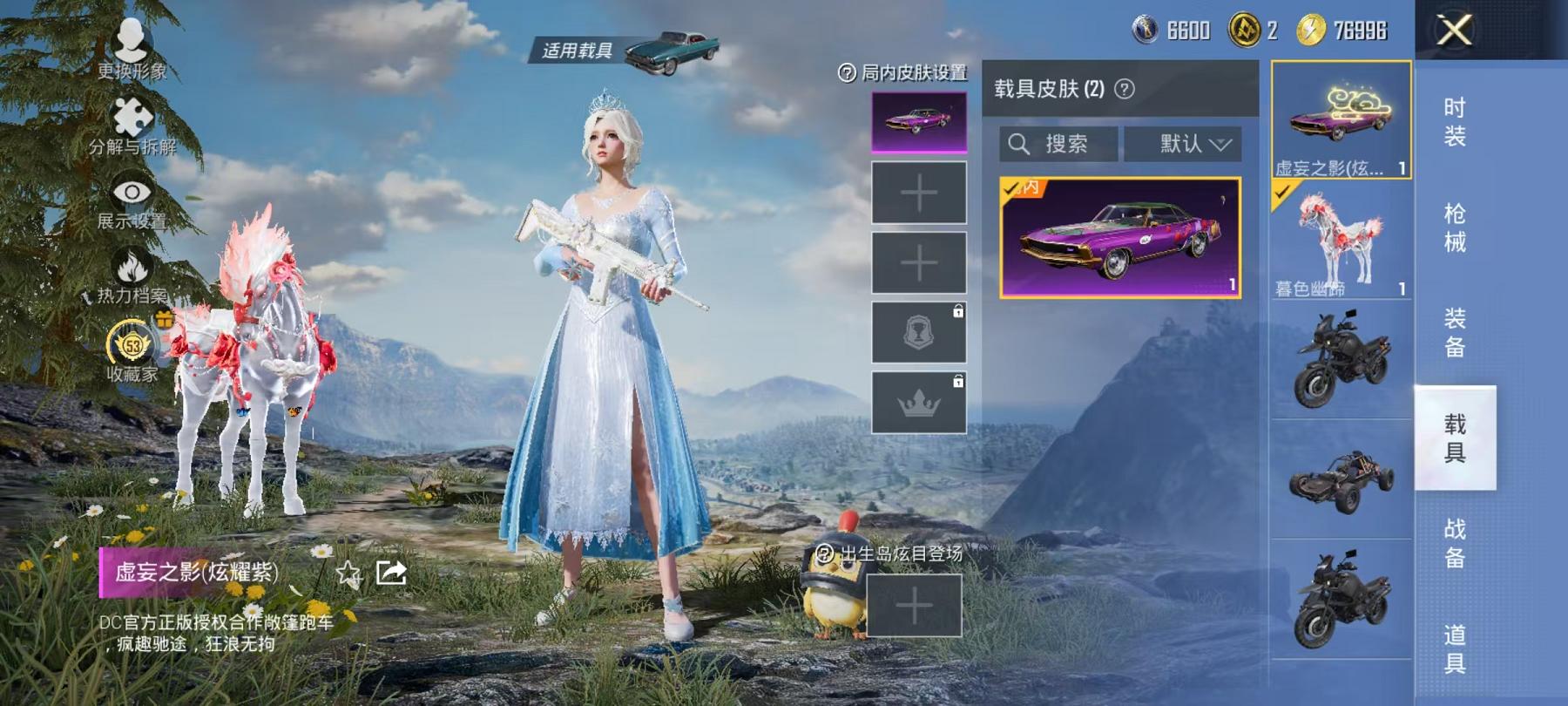The image size is (1568, 706).
Task: Open the 默认 sort dropdown
Action: coord(1189,144)
